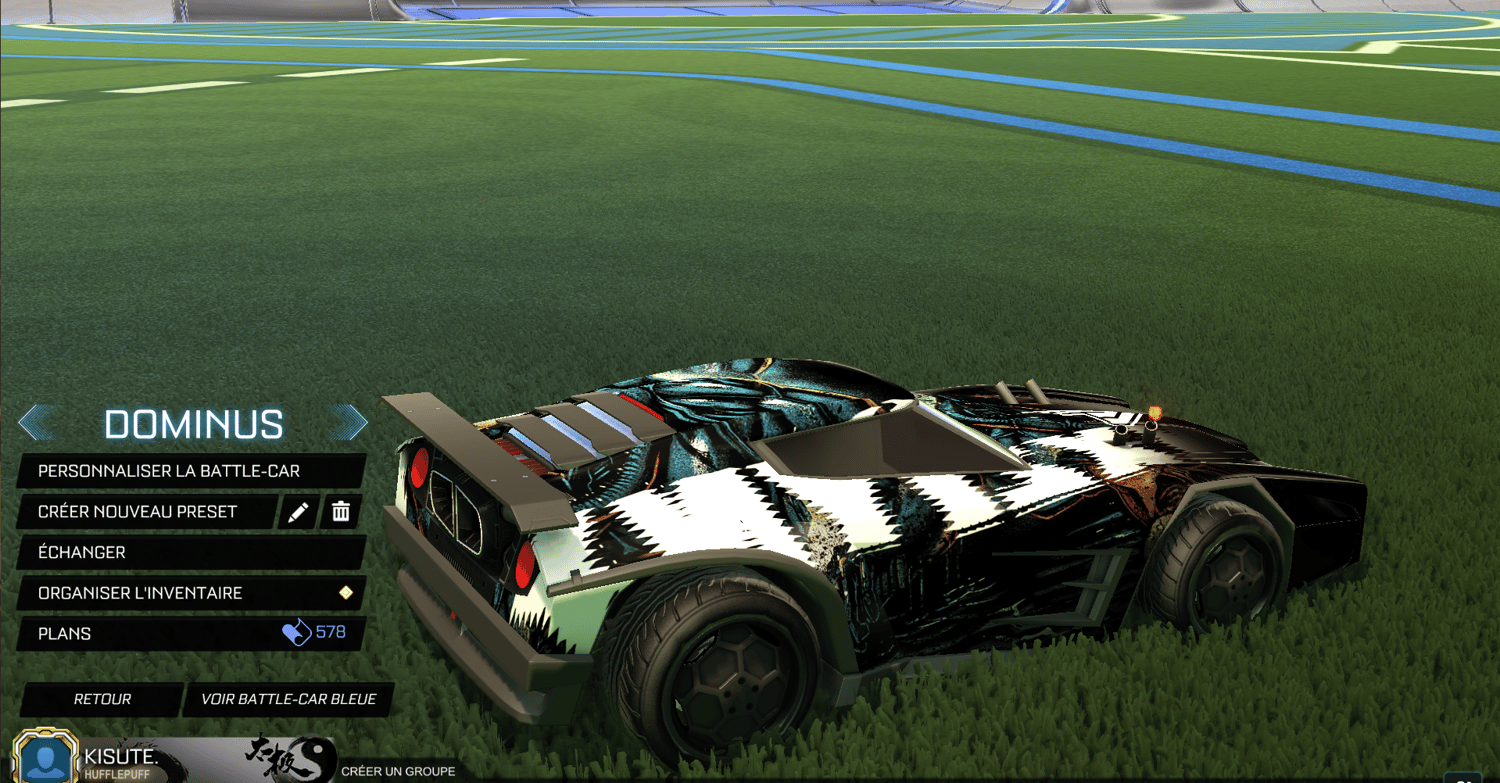1500x783 pixels.
Task: Click the diamond icon on Organiser l'inventaire
Action: (346, 593)
